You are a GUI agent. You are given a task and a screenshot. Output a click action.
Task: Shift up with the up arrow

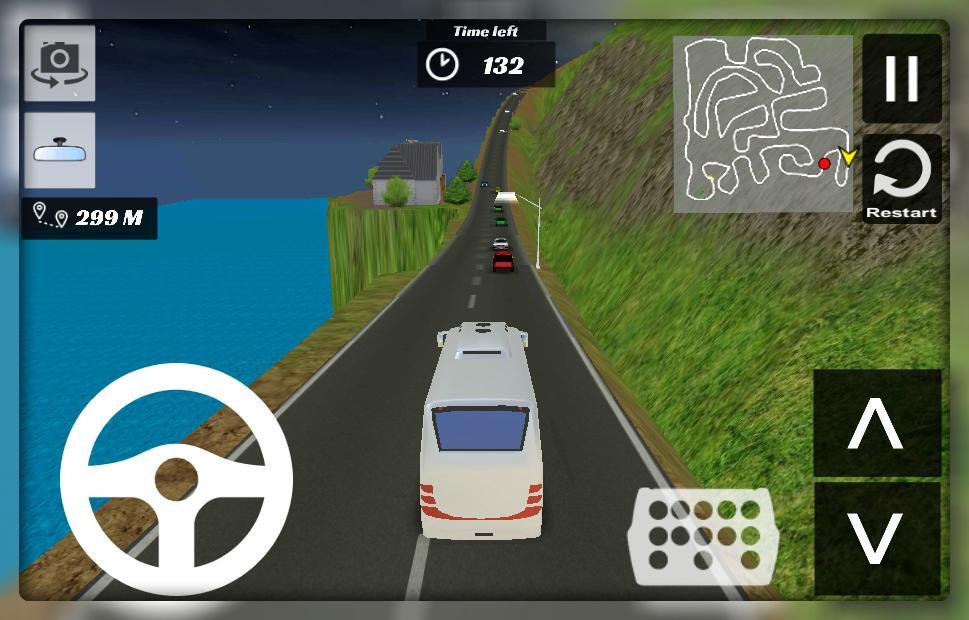pyautogui.click(x=876, y=423)
